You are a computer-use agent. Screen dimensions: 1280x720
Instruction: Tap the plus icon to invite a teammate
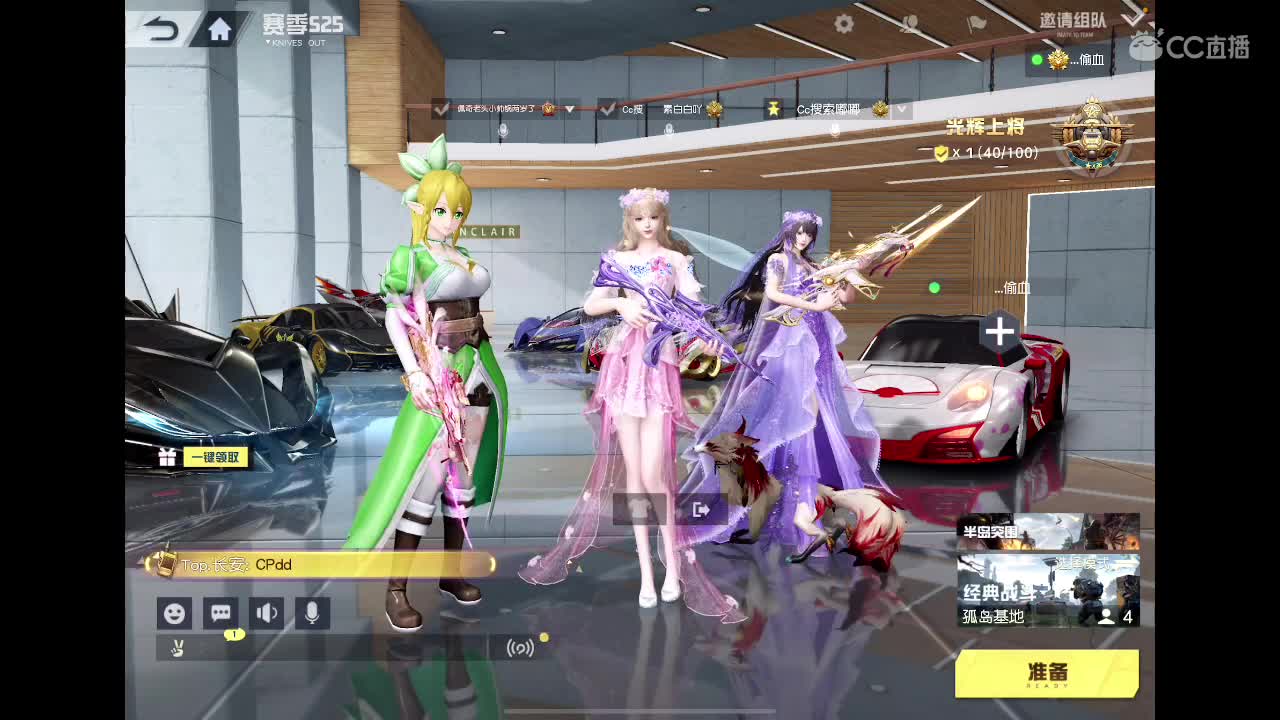point(998,331)
